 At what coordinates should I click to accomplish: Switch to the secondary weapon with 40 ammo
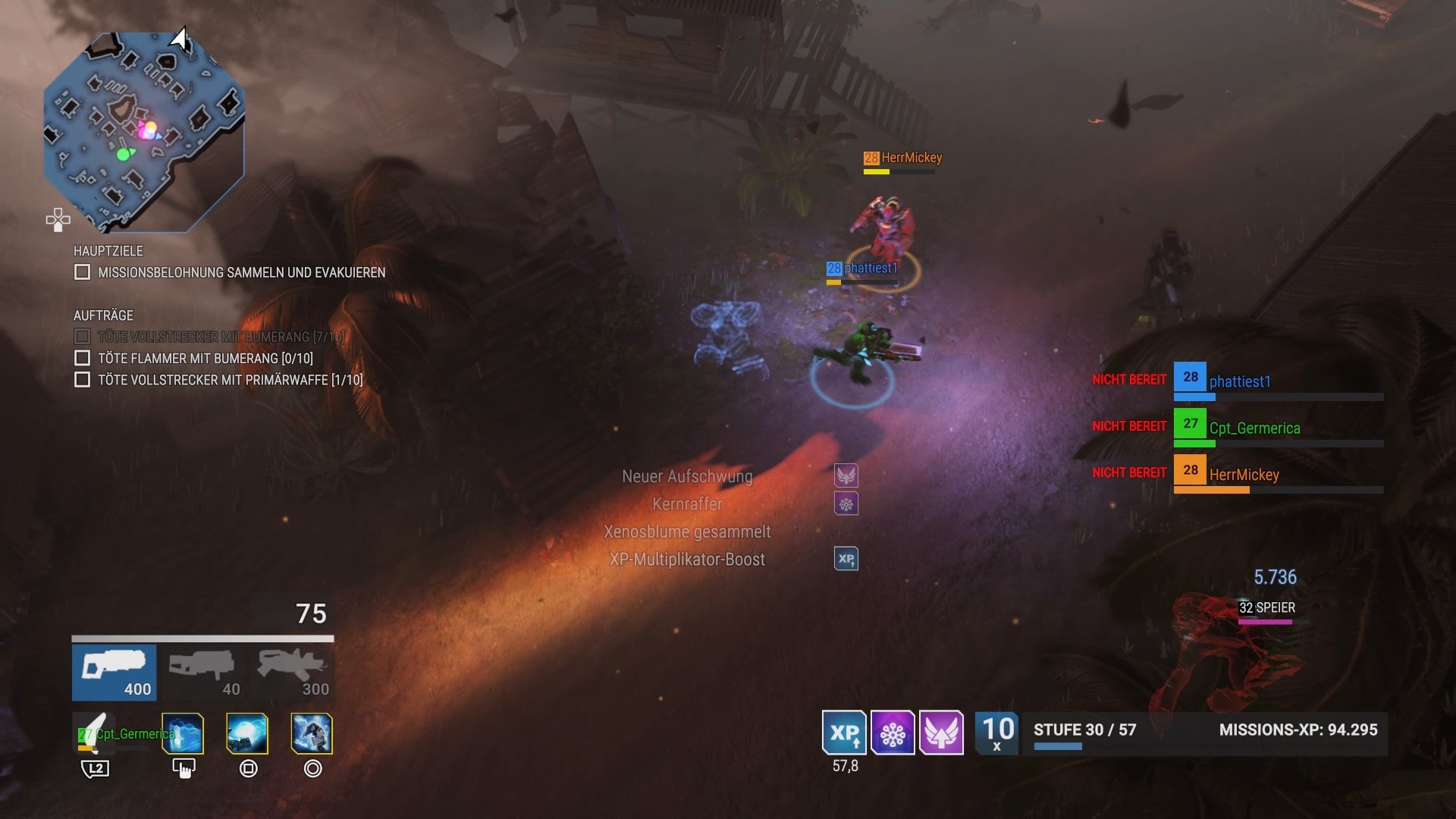(202, 673)
